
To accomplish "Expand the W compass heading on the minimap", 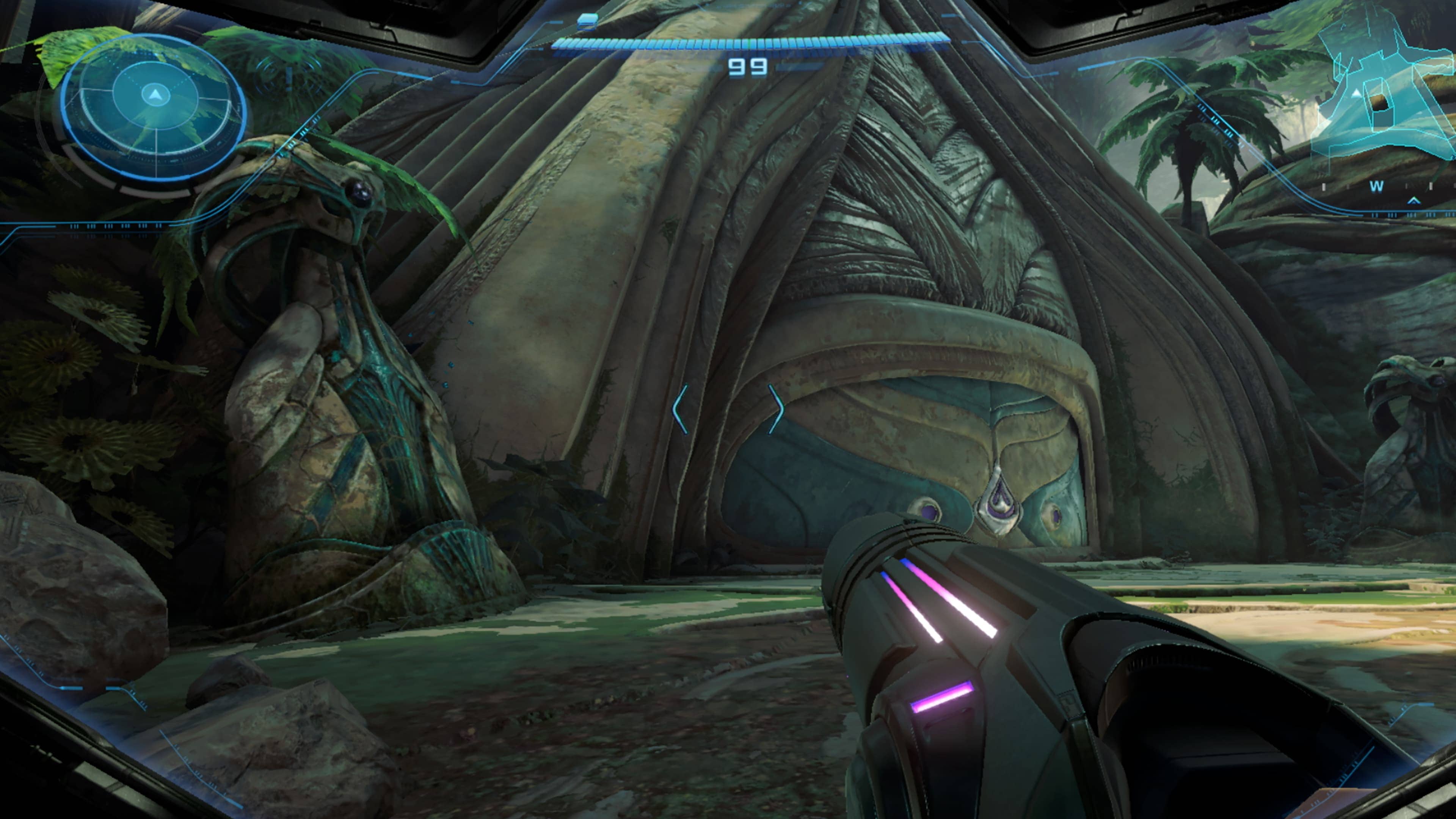I will coord(1377,187).
